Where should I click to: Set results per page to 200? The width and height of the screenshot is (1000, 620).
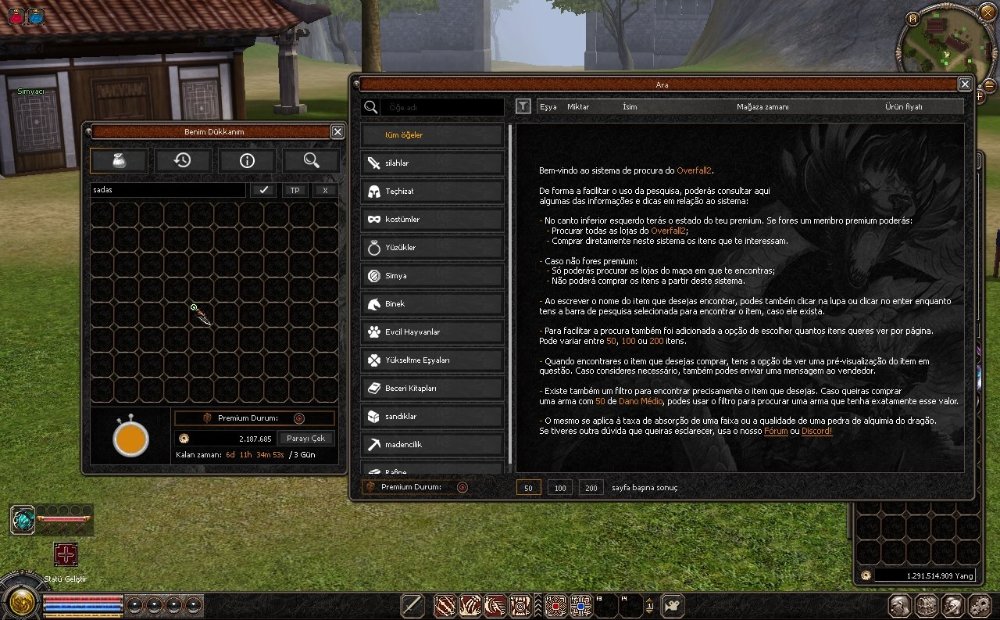tap(591, 487)
